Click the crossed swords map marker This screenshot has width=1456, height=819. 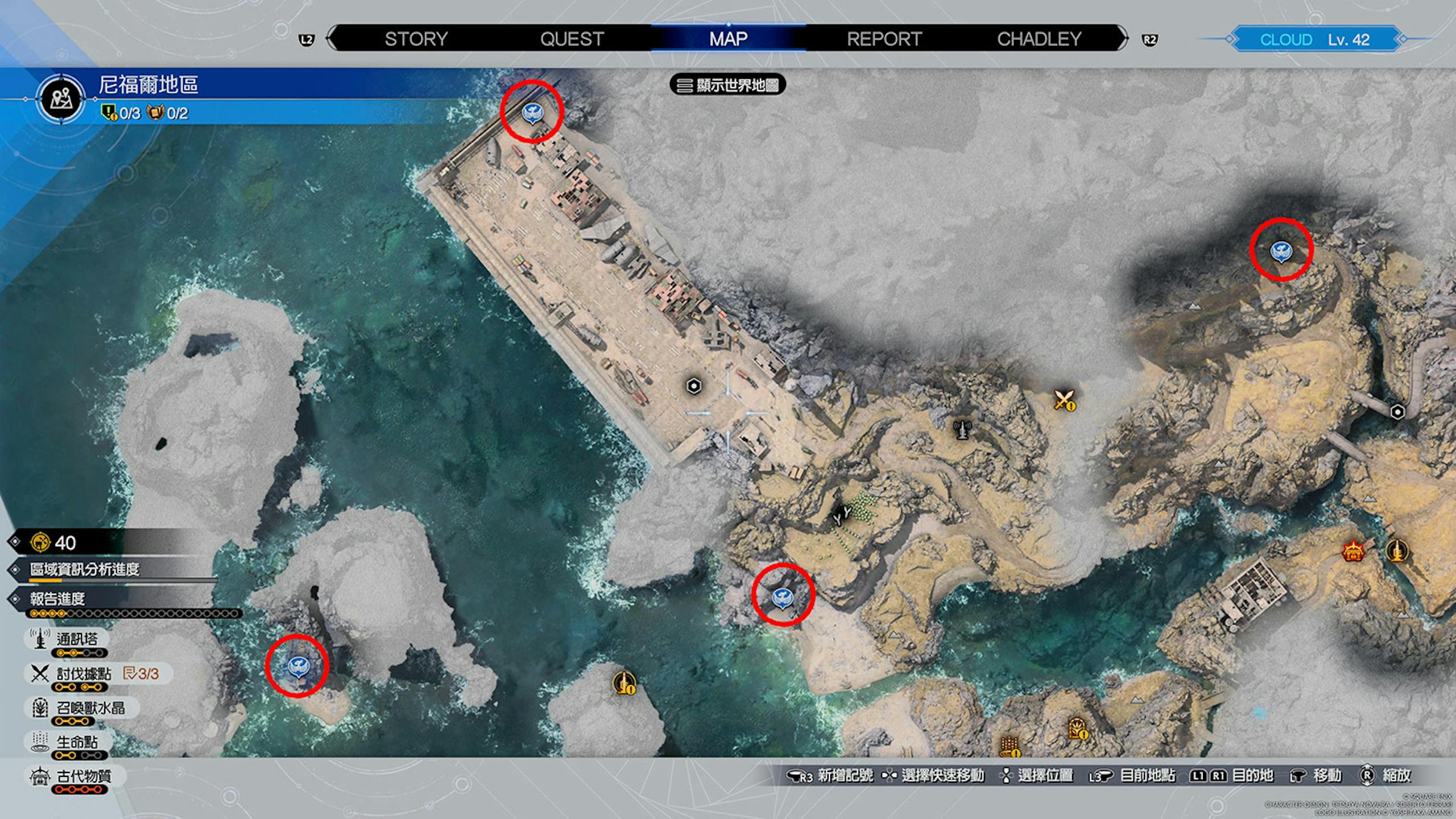pos(1064,399)
